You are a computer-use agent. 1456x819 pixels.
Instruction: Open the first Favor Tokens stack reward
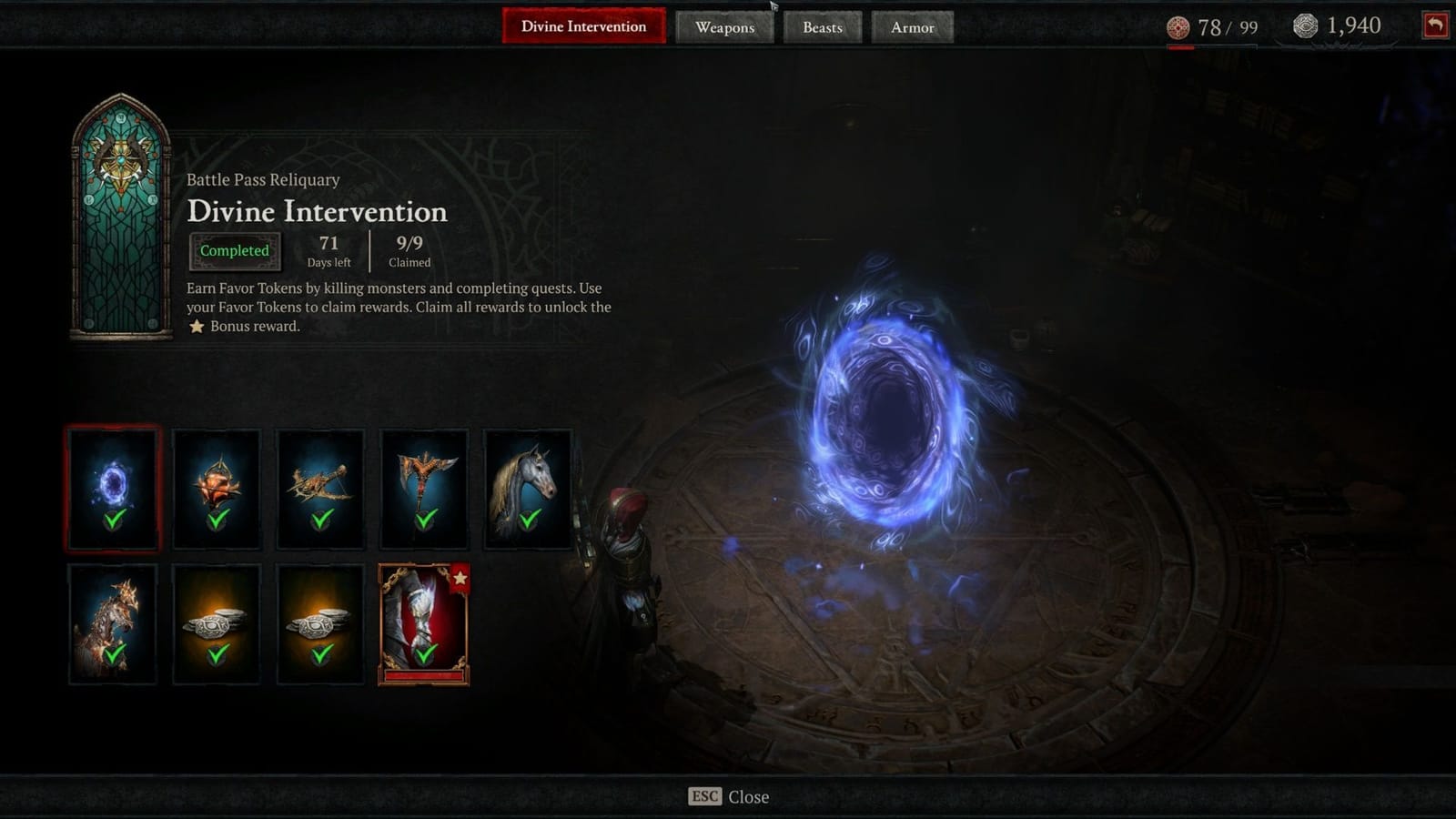tap(217, 622)
